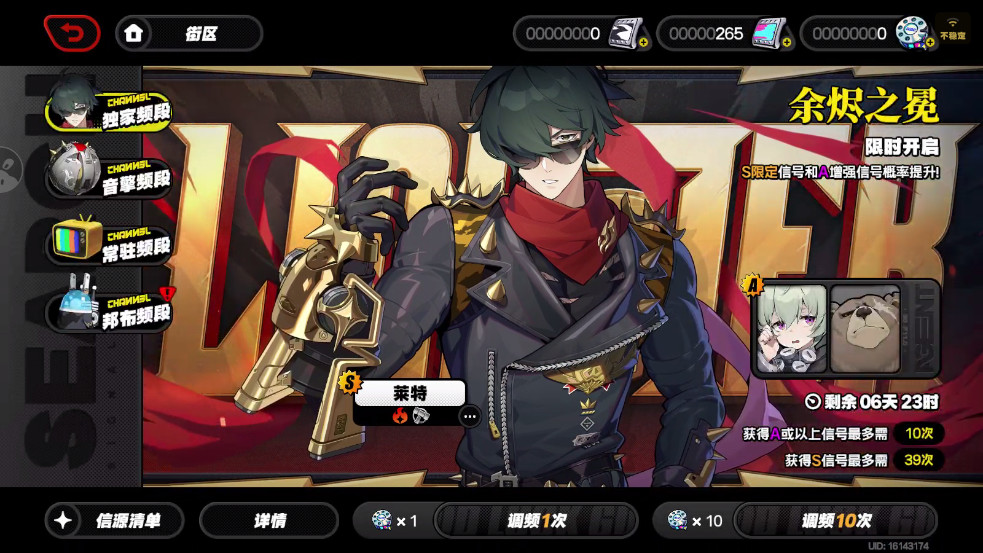Switch to the 音擎频段 channel tab
Image resolution: width=983 pixels, height=553 pixels.
[110, 173]
